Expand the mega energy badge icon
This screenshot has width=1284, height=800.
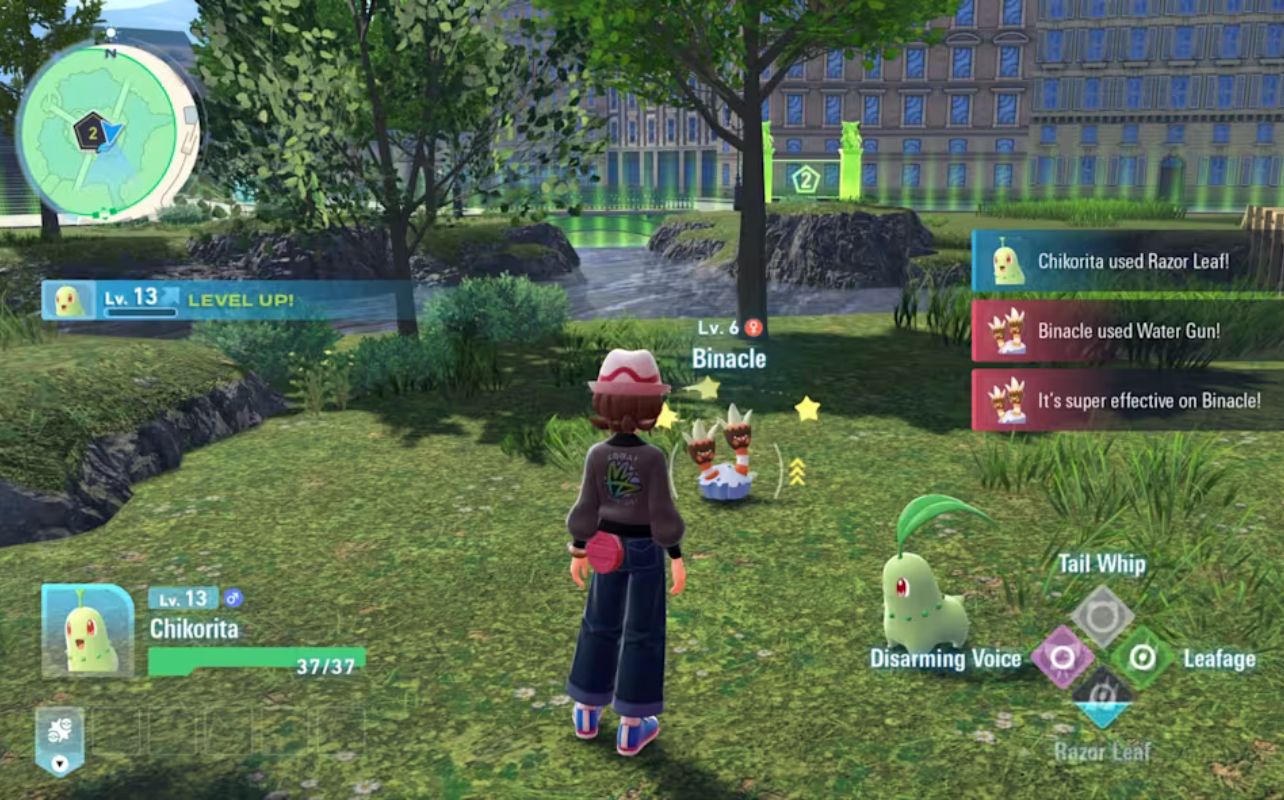(59, 741)
